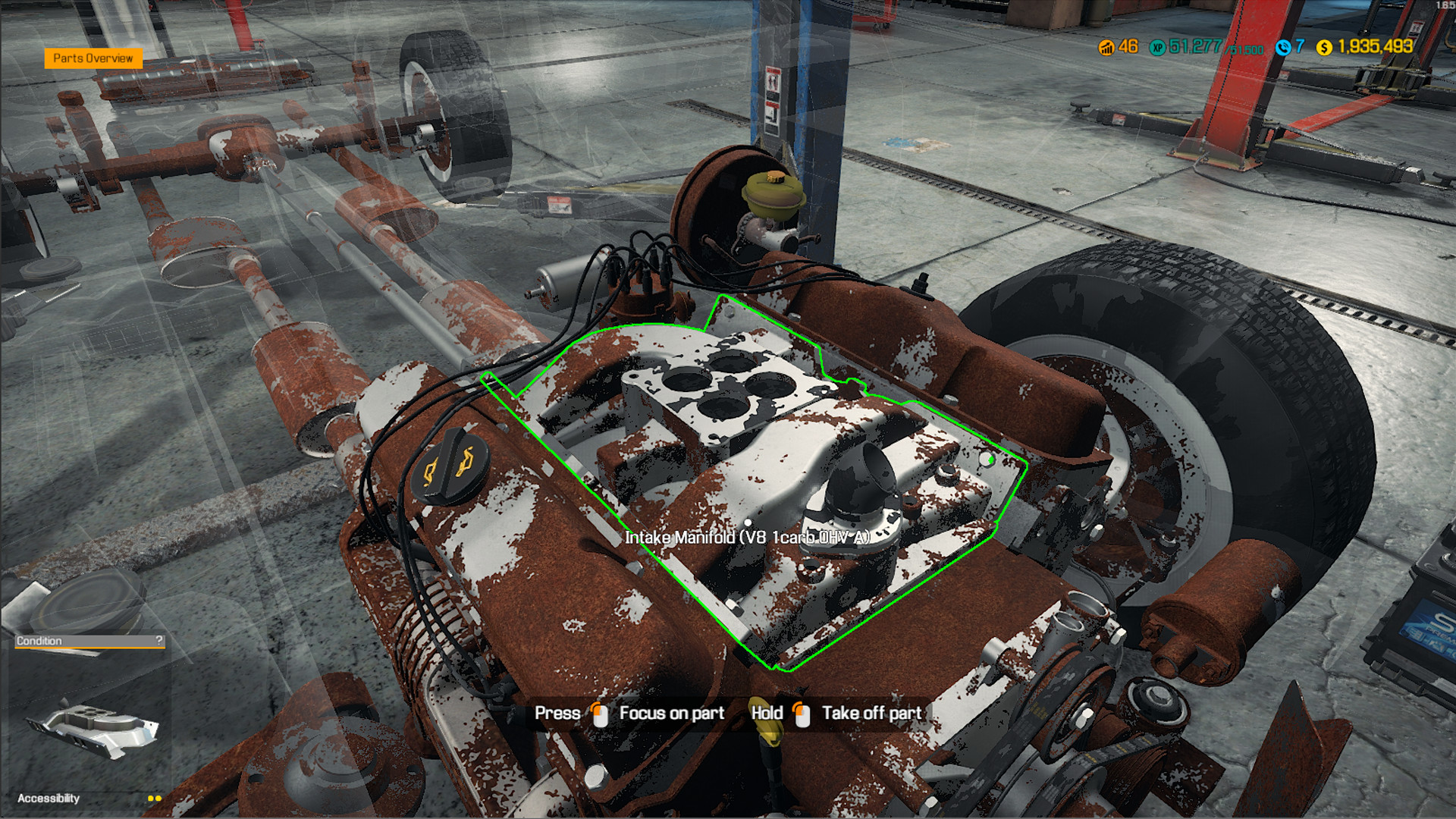Click the player level icon showing 46
Viewport: 1456px width, 819px height.
tap(1106, 48)
